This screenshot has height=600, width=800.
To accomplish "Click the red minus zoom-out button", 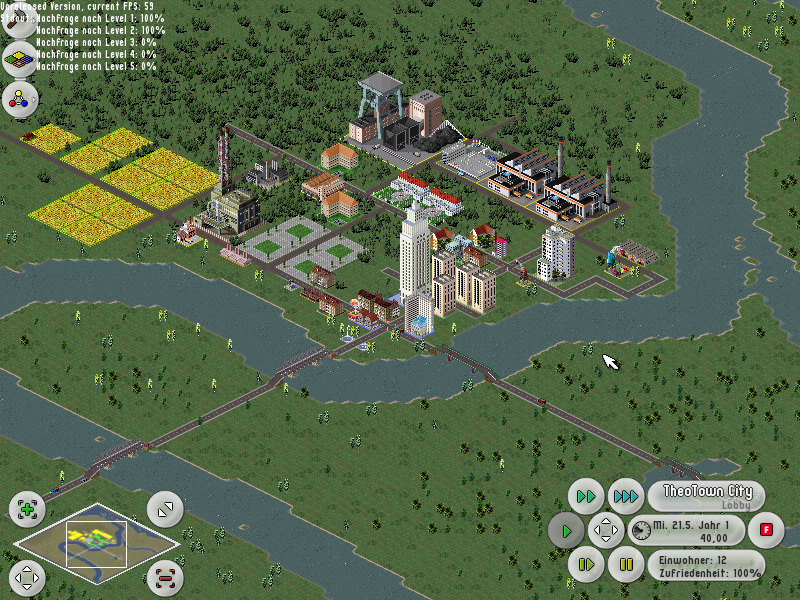I will point(165,577).
